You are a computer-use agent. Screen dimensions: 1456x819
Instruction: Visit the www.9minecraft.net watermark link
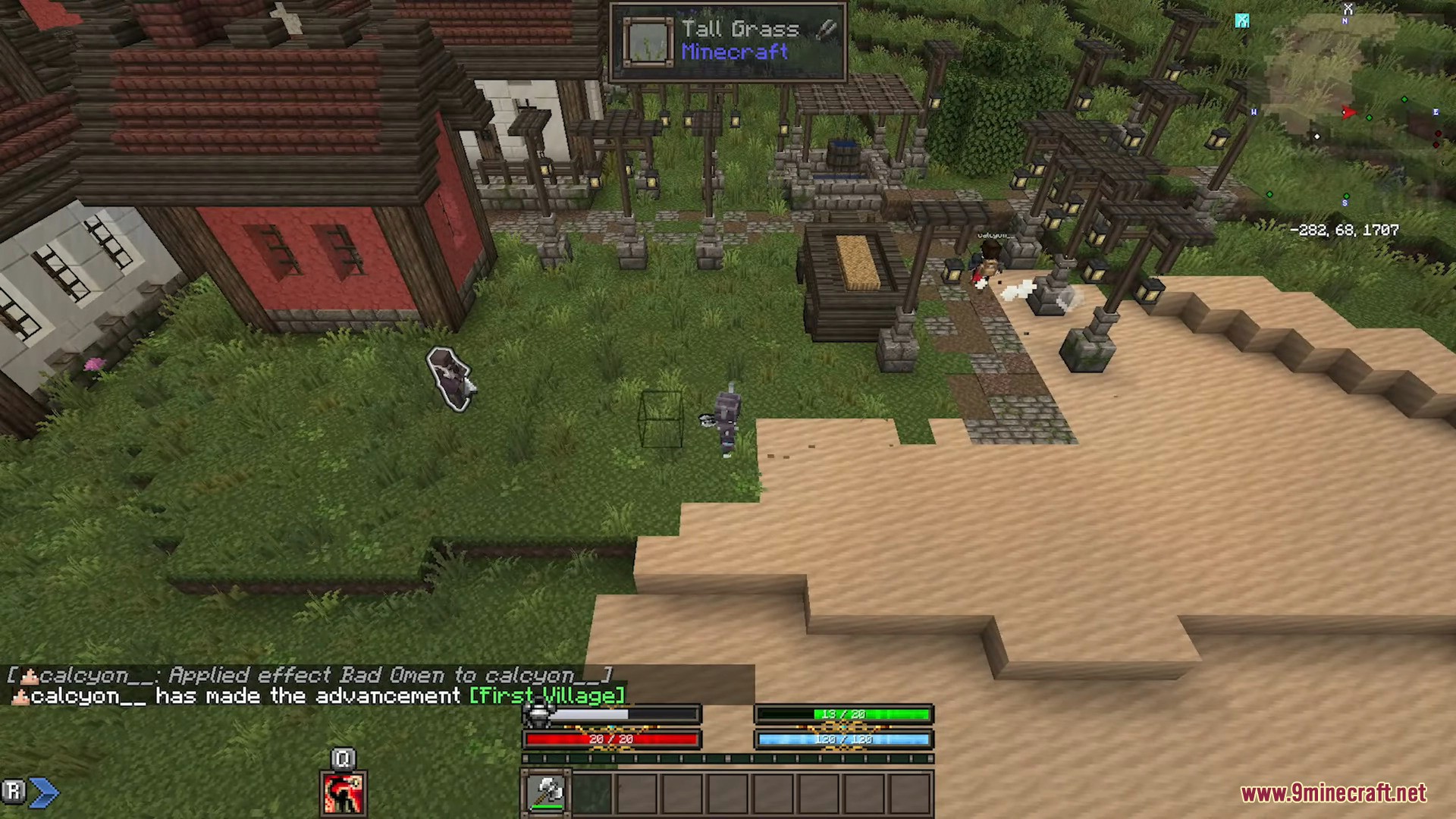pyautogui.click(x=1333, y=793)
